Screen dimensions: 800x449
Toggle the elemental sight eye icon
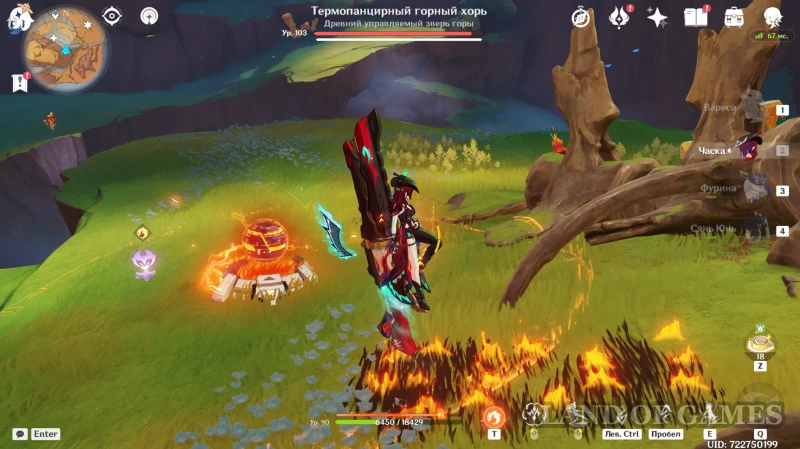pos(112,16)
